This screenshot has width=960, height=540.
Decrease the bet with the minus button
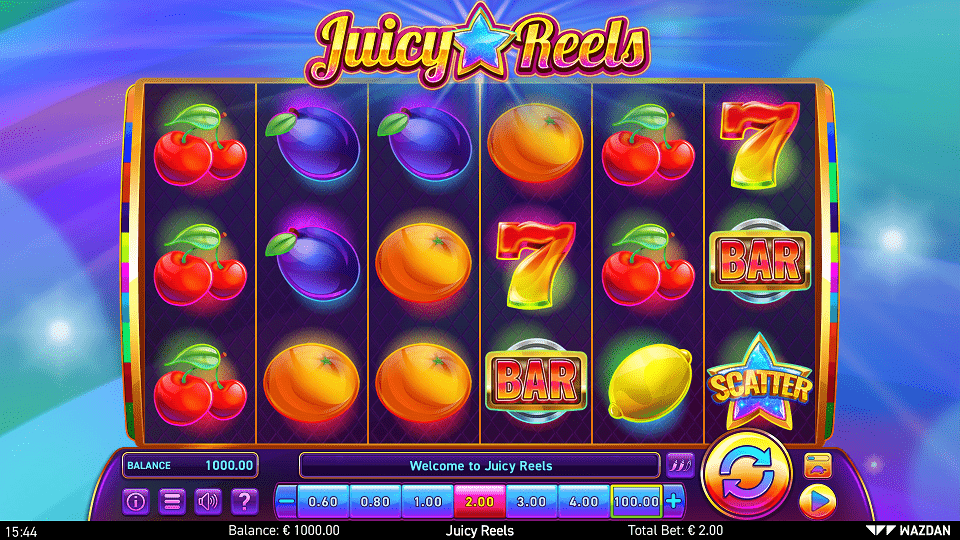(x=287, y=501)
